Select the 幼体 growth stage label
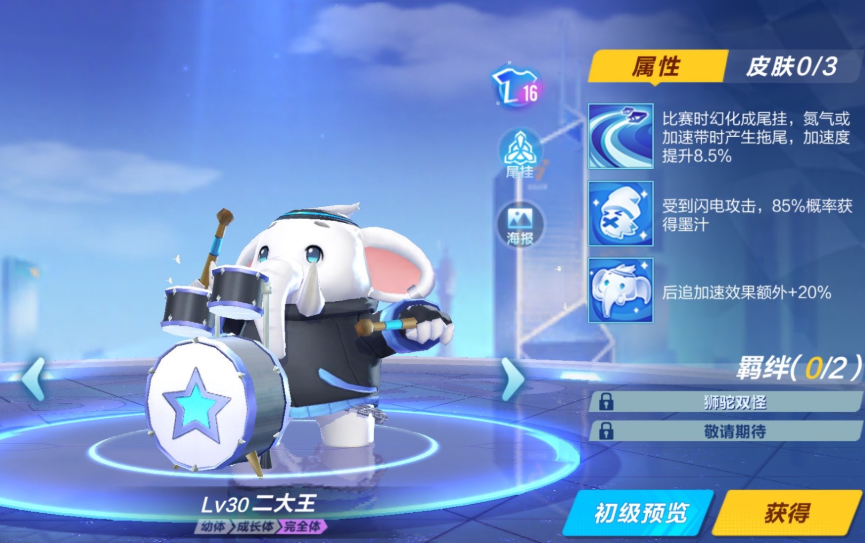Viewport: 865px width, 543px height. click(x=212, y=526)
